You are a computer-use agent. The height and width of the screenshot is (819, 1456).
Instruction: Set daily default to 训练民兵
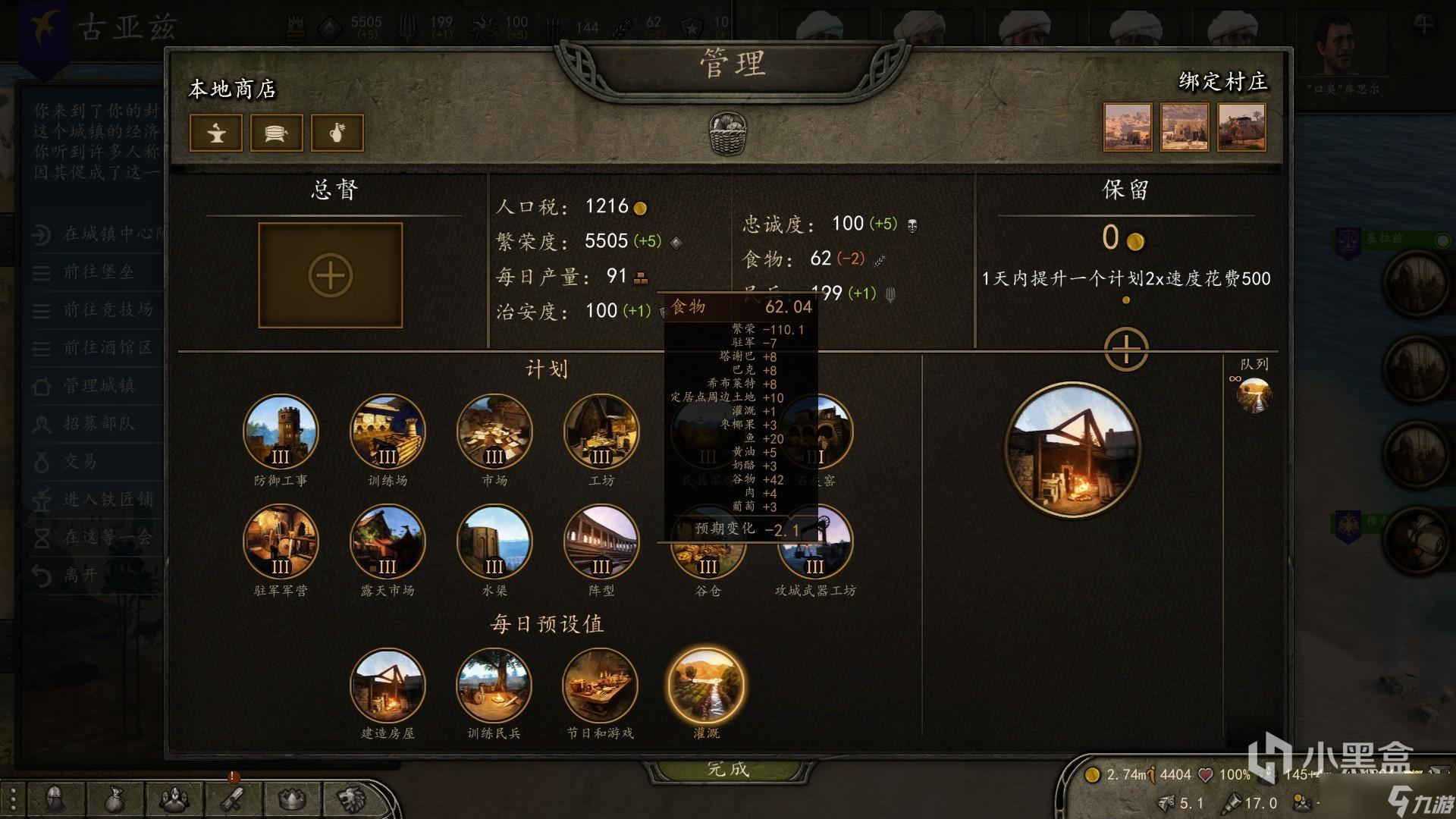(494, 686)
